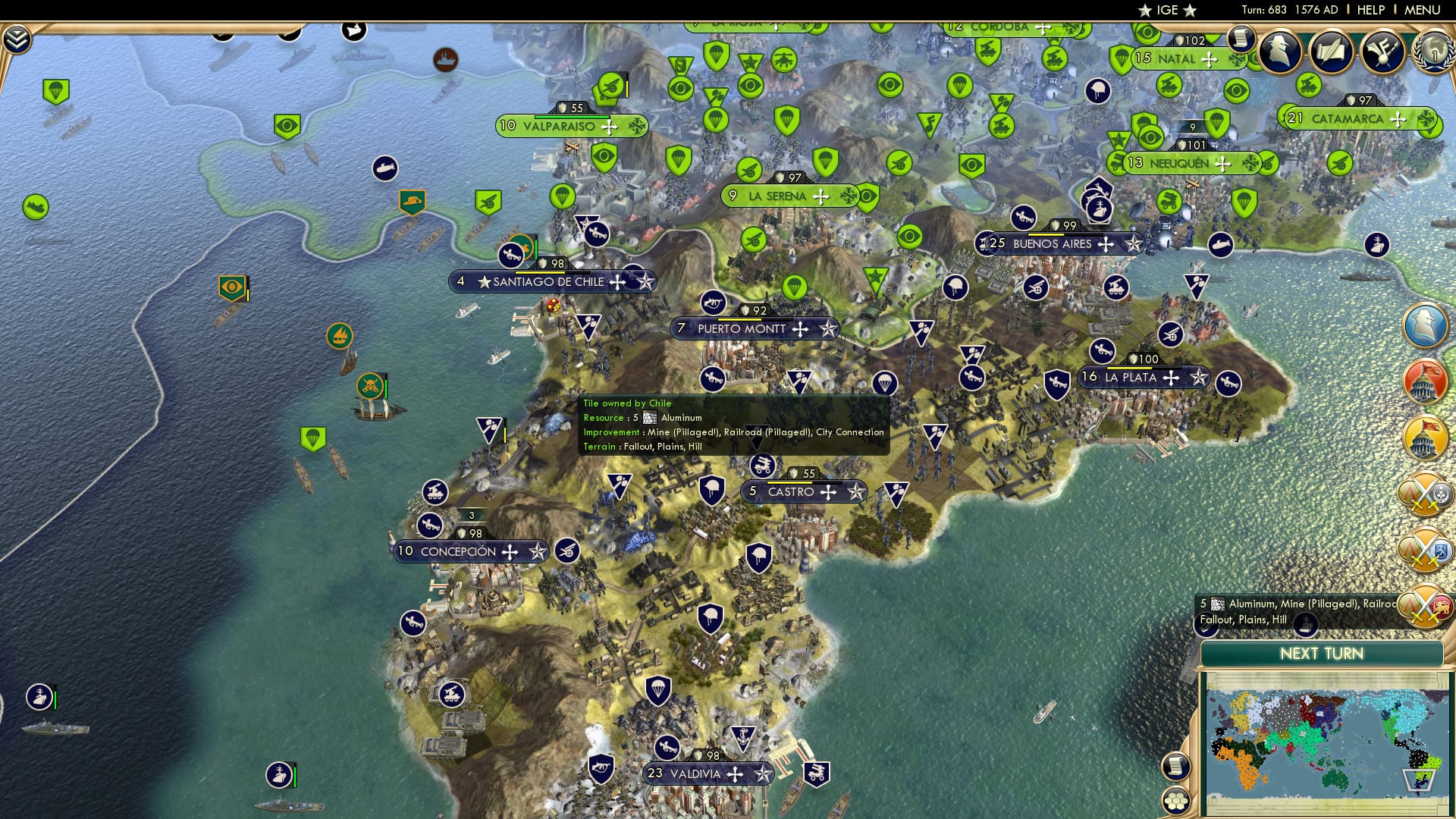Toggle the cross icon on Valdivia's banner
This screenshot has width=1456, height=819.
[734, 774]
